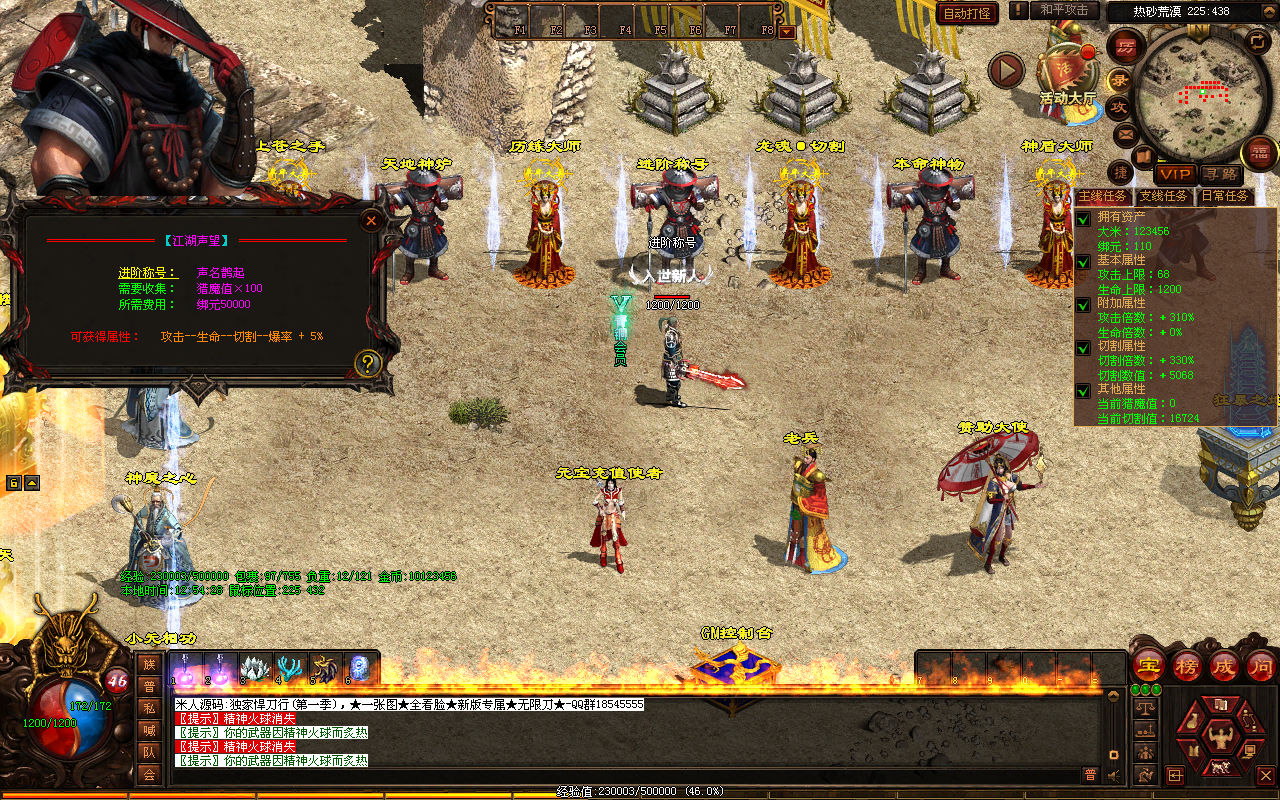Screen dimensions: 1280x800
Task: Switch to the 支线任务 side quest tab
Action: pyautogui.click(x=1165, y=196)
